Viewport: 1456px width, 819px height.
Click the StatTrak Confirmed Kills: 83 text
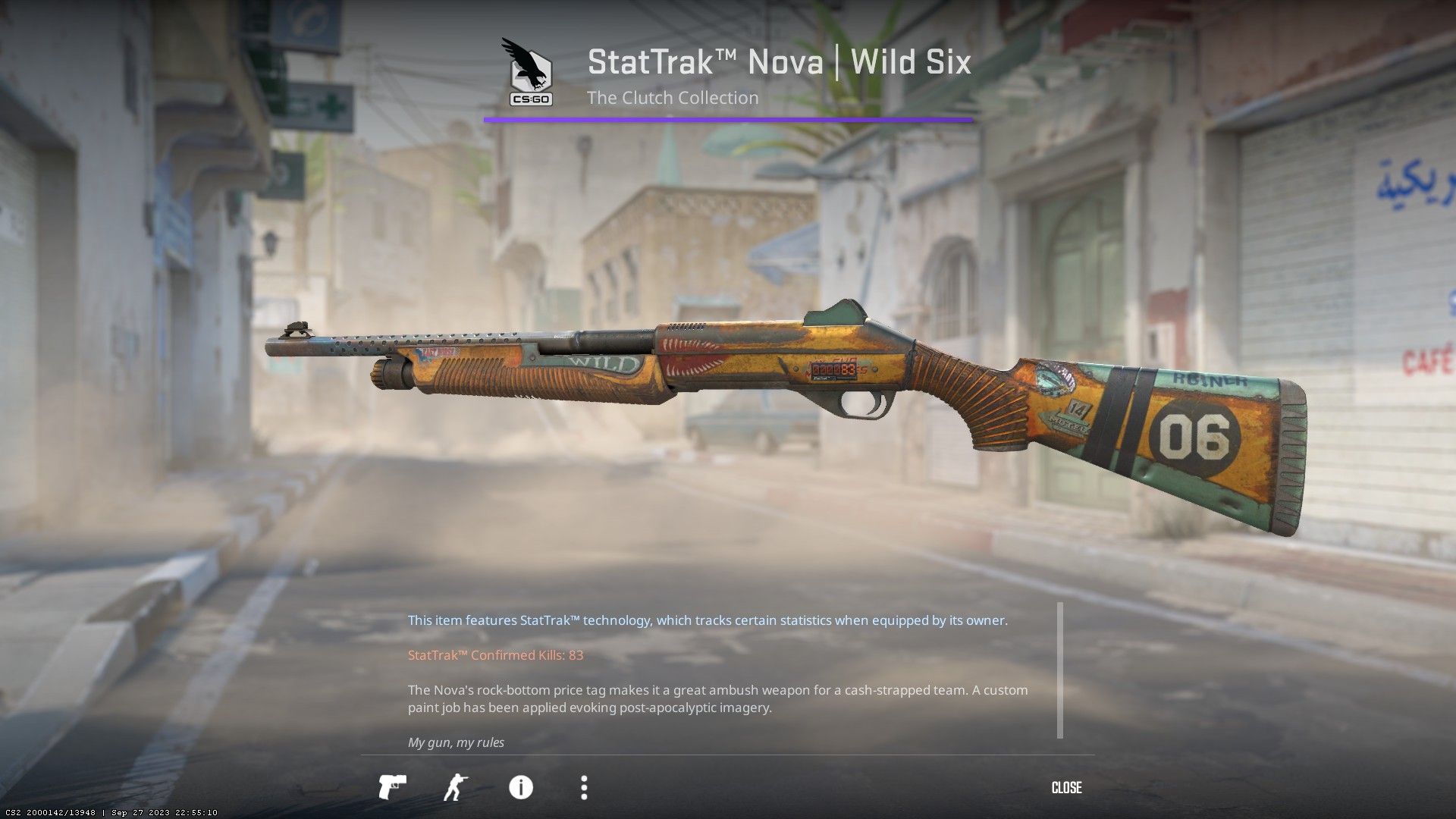(494, 654)
